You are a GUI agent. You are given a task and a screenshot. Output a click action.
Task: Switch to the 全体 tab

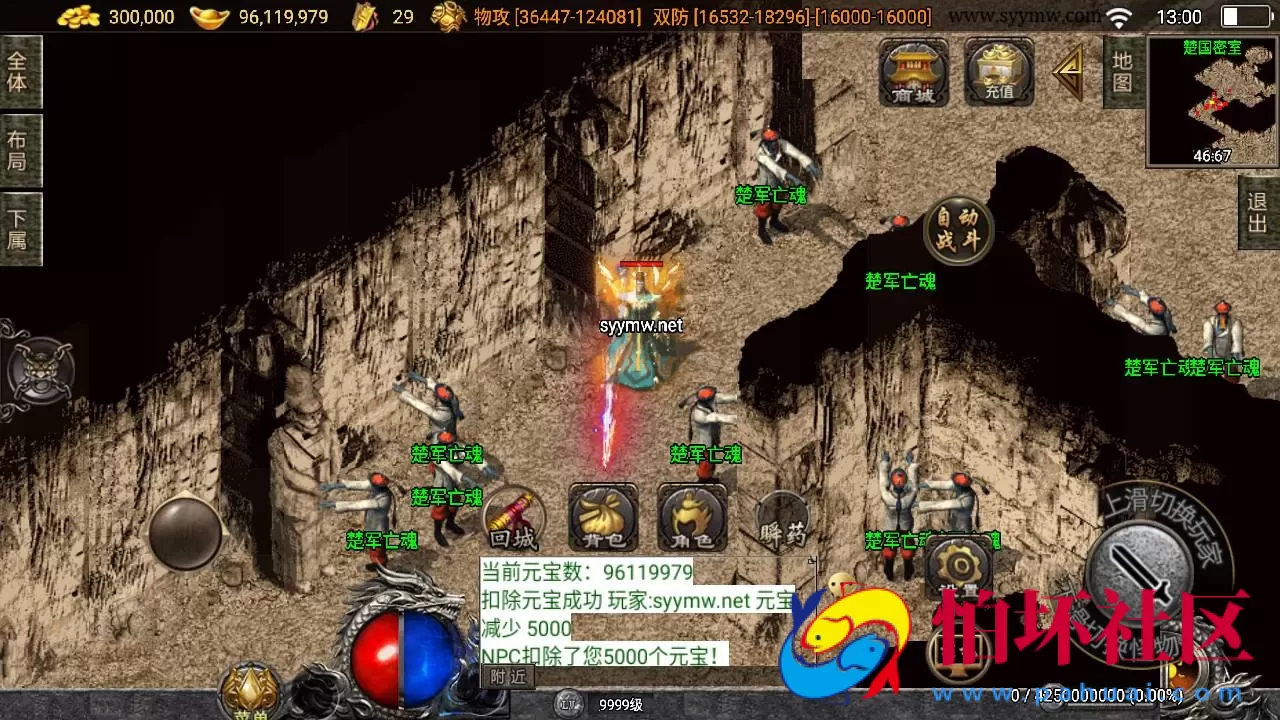point(20,72)
